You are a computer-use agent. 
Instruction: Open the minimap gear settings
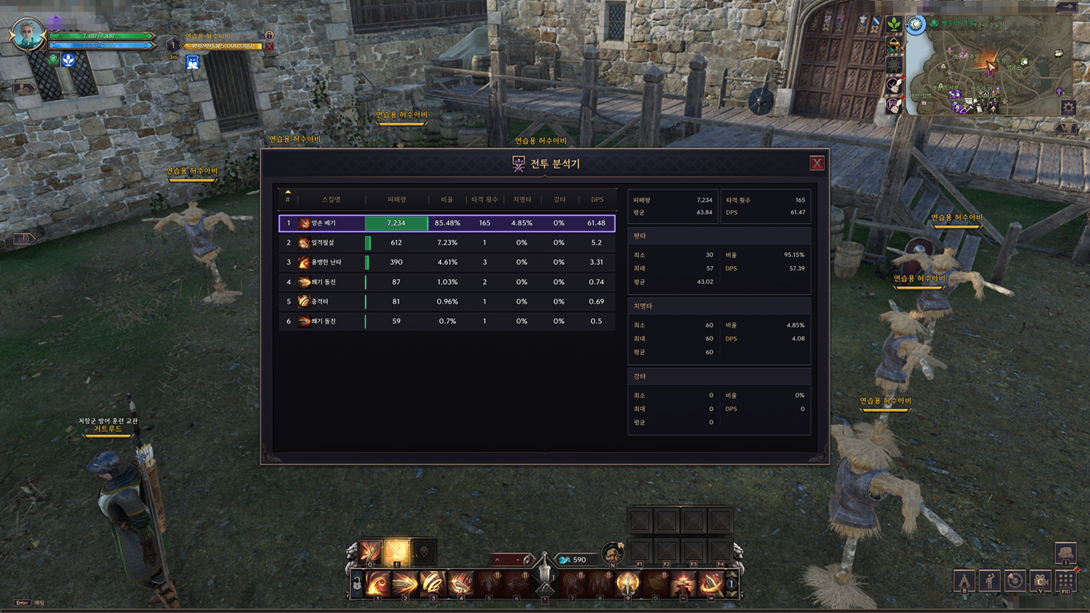click(x=1068, y=107)
